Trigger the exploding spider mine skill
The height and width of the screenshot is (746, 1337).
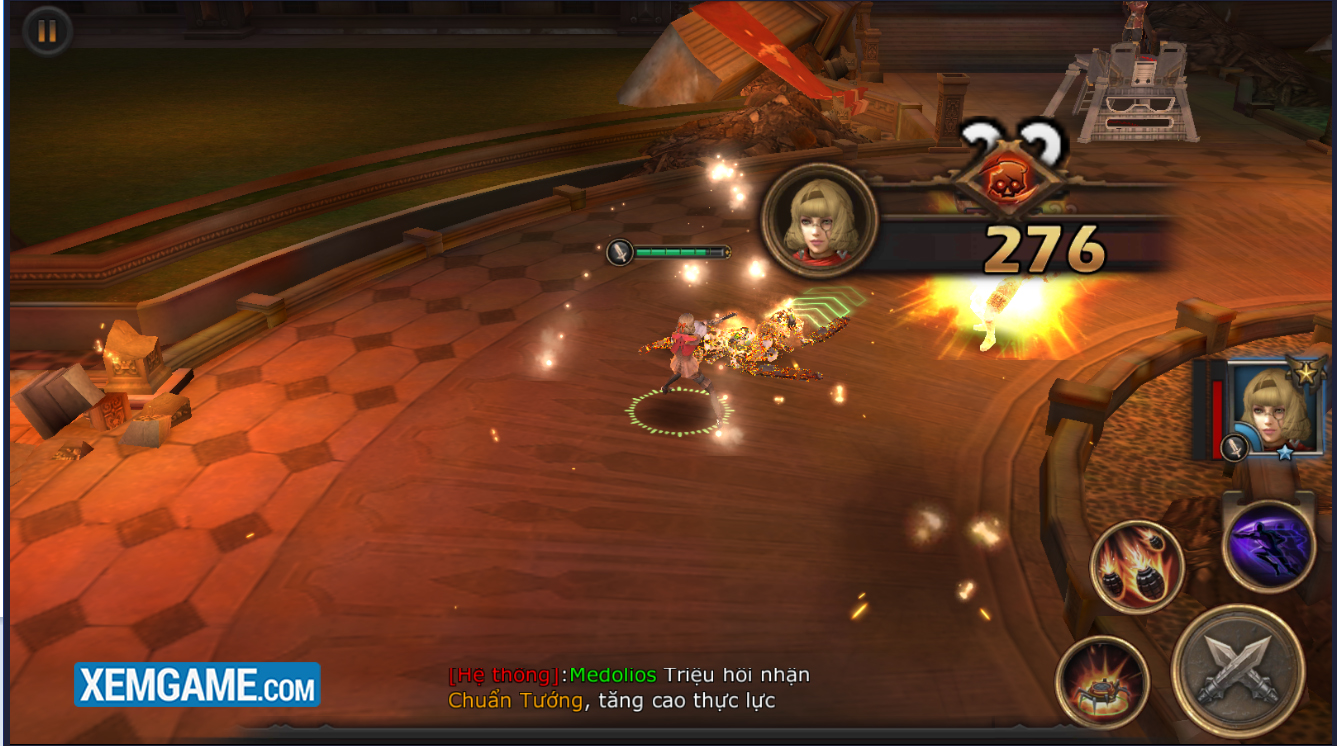coord(1102,682)
